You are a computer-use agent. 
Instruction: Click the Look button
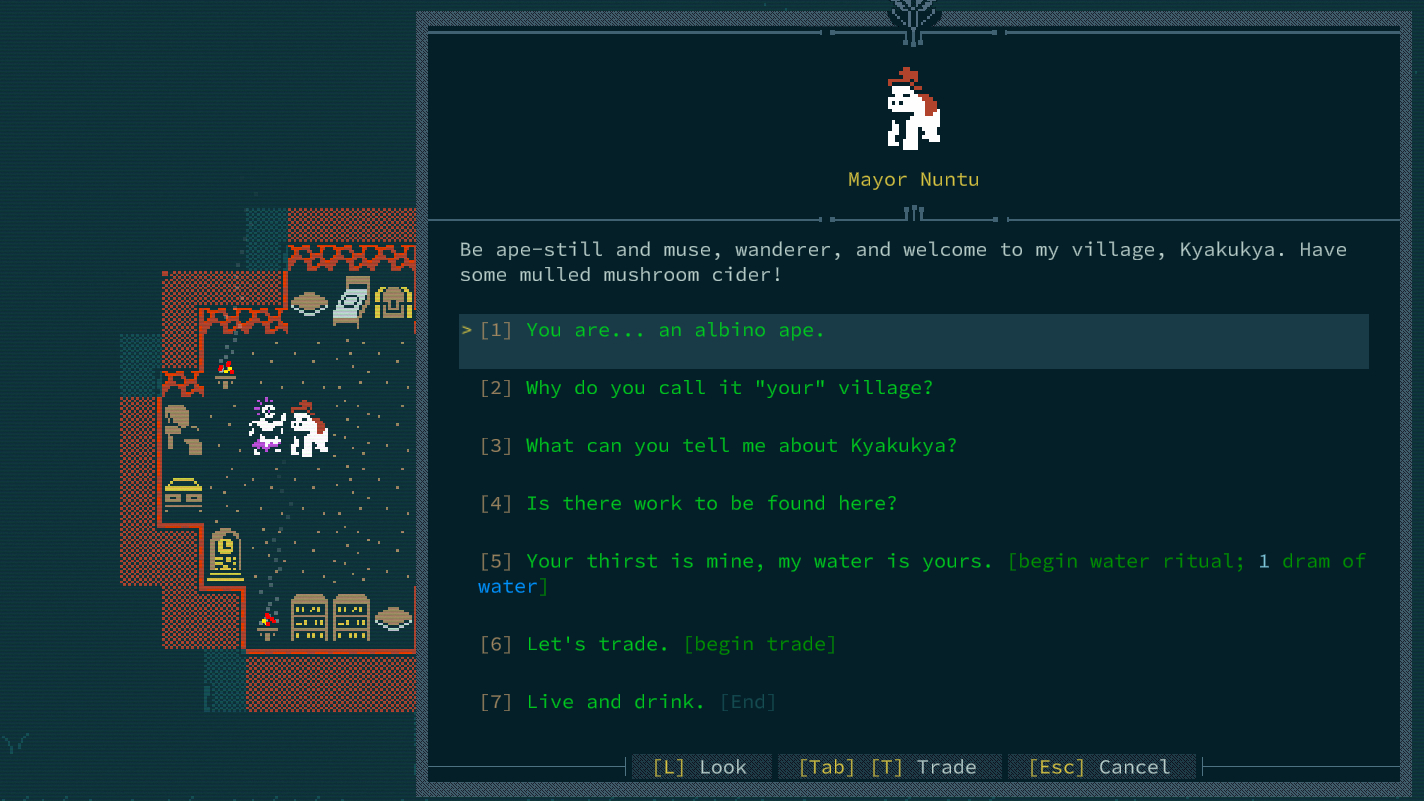(x=700, y=767)
